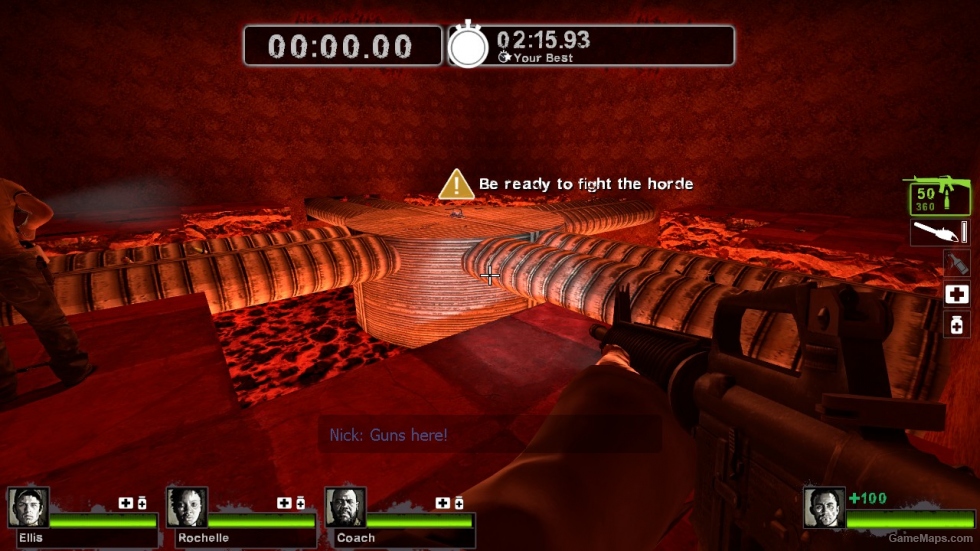The height and width of the screenshot is (551, 980).
Task: Pick the pain pills bottle slot
Action: coord(957,324)
